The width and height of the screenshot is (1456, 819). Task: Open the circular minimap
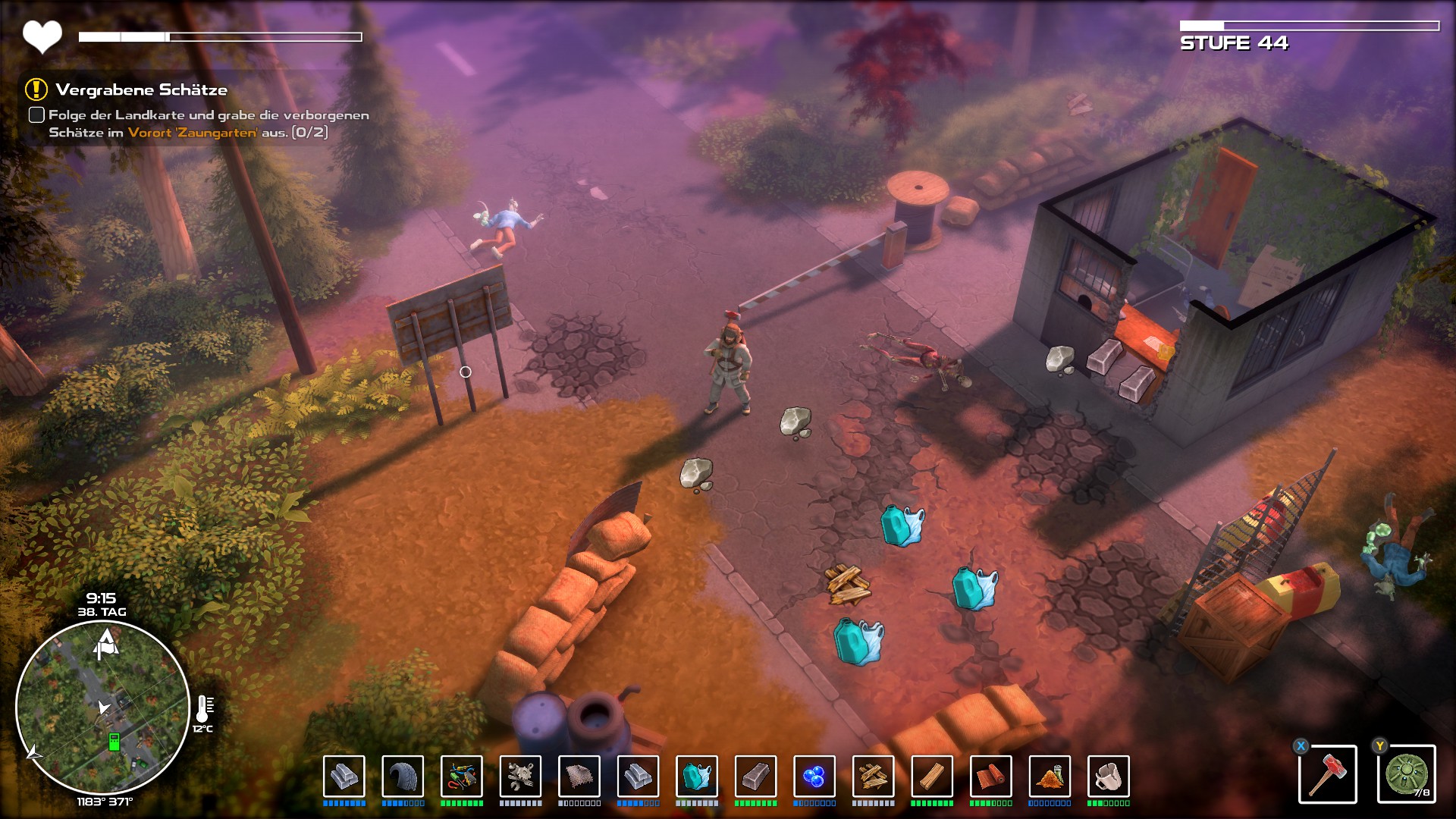pyautogui.click(x=102, y=708)
